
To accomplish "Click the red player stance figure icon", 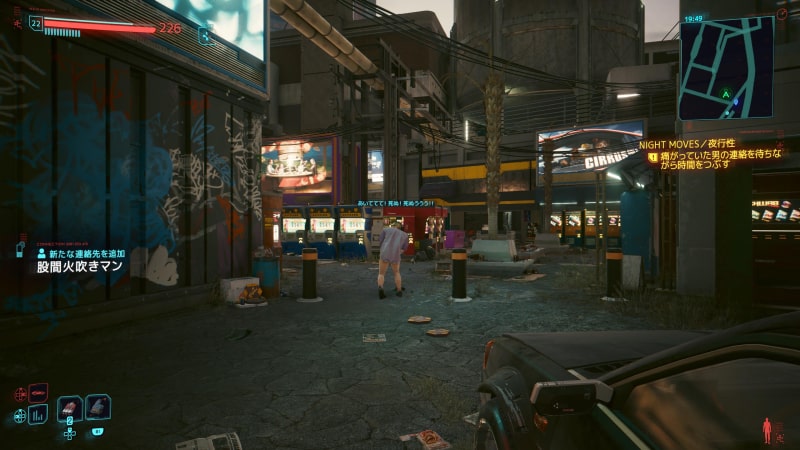I will pyautogui.click(x=768, y=431).
